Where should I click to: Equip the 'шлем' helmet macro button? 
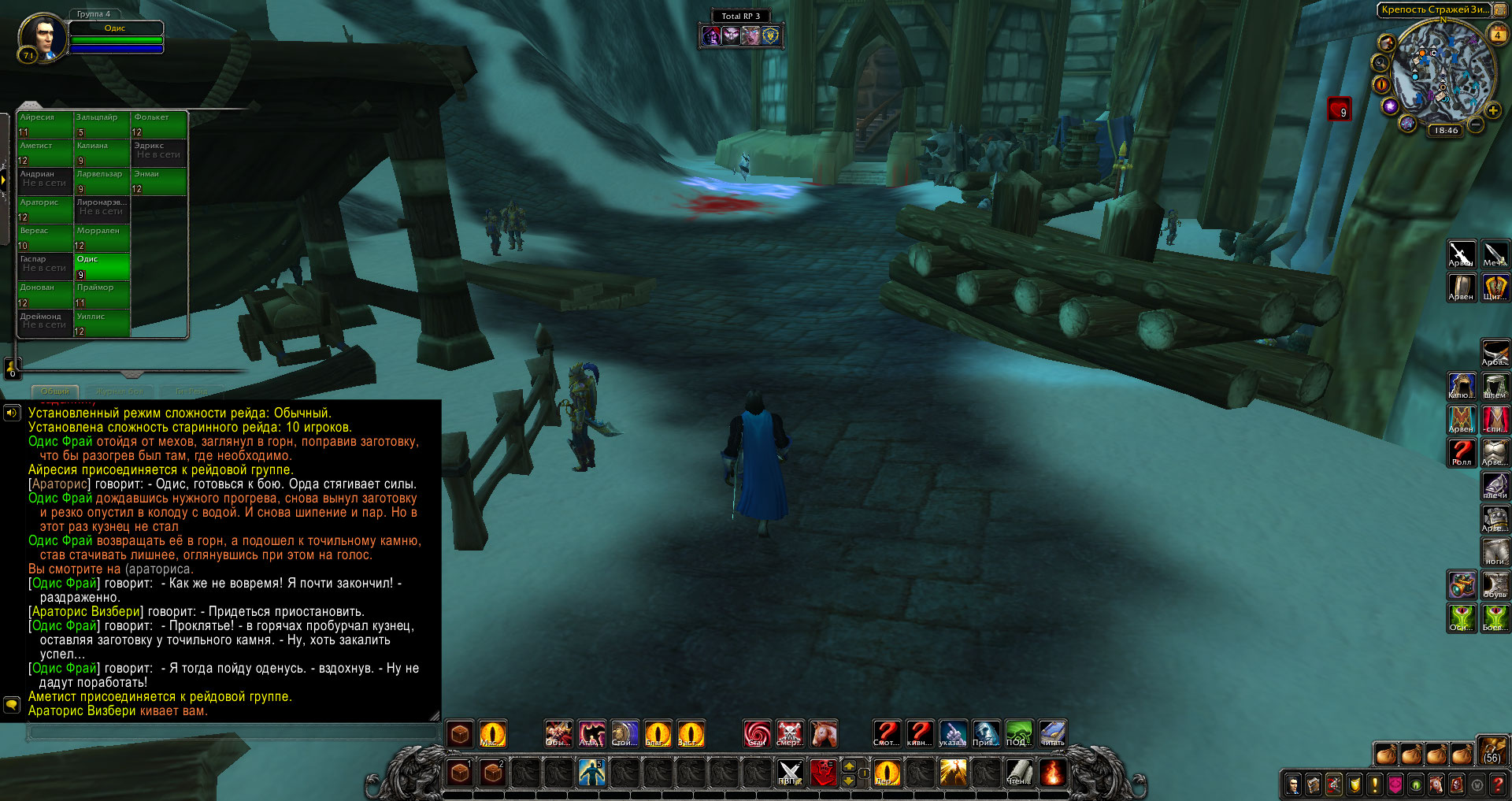point(1495,386)
